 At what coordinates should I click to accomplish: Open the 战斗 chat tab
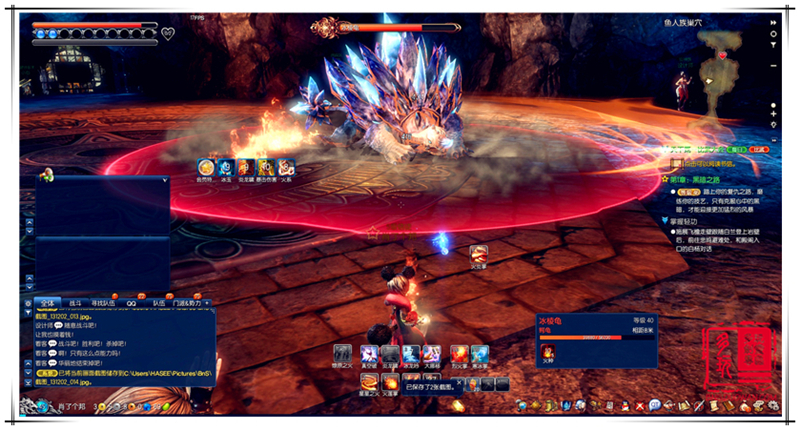(x=76, y=302)
